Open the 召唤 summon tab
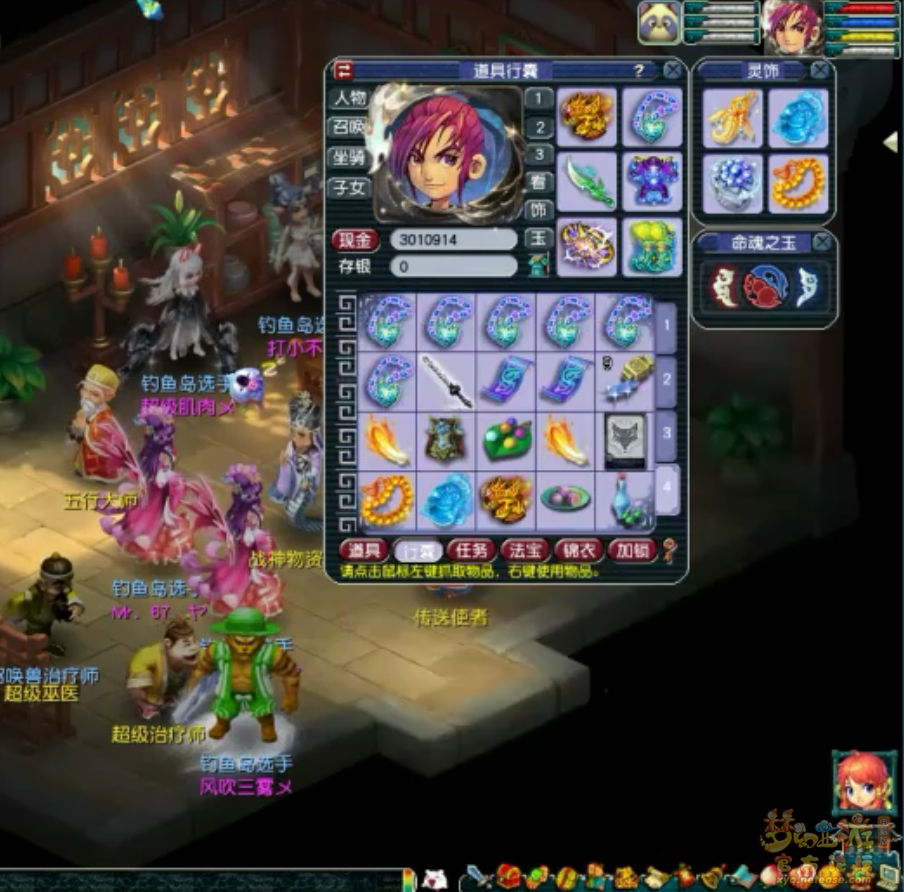 tap(350, 128)
